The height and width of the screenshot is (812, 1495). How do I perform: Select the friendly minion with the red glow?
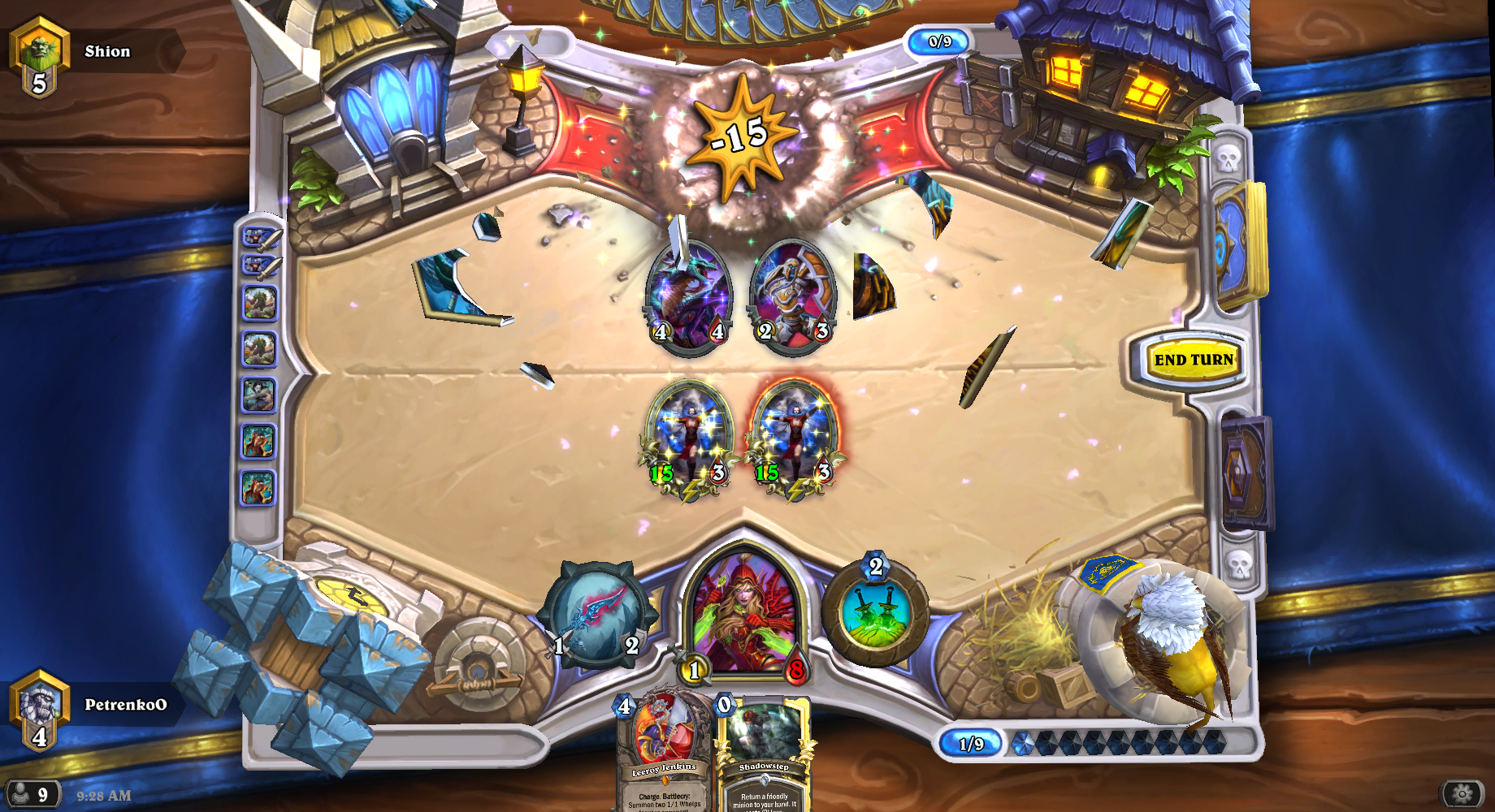point(795,438)
